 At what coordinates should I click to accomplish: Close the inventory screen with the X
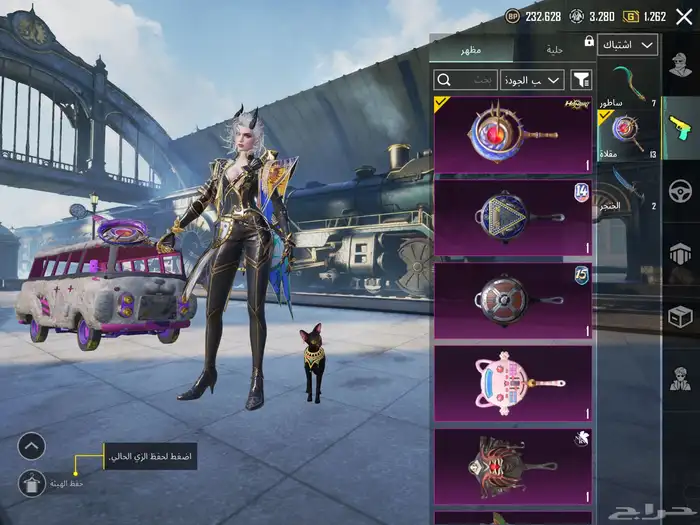(x=683, y=16)
